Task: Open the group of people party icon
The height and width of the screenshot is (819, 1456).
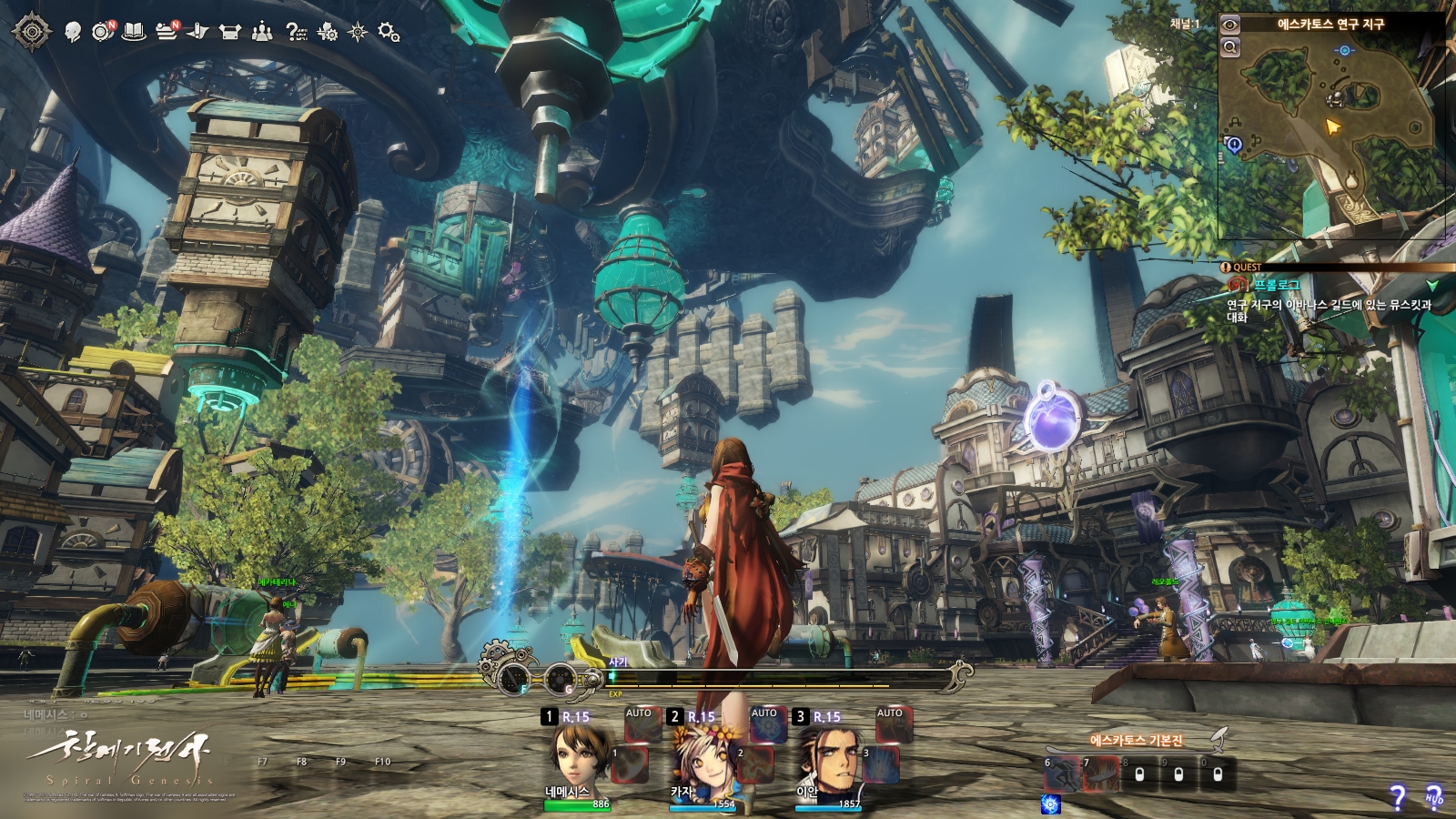Action: [262, 32]
